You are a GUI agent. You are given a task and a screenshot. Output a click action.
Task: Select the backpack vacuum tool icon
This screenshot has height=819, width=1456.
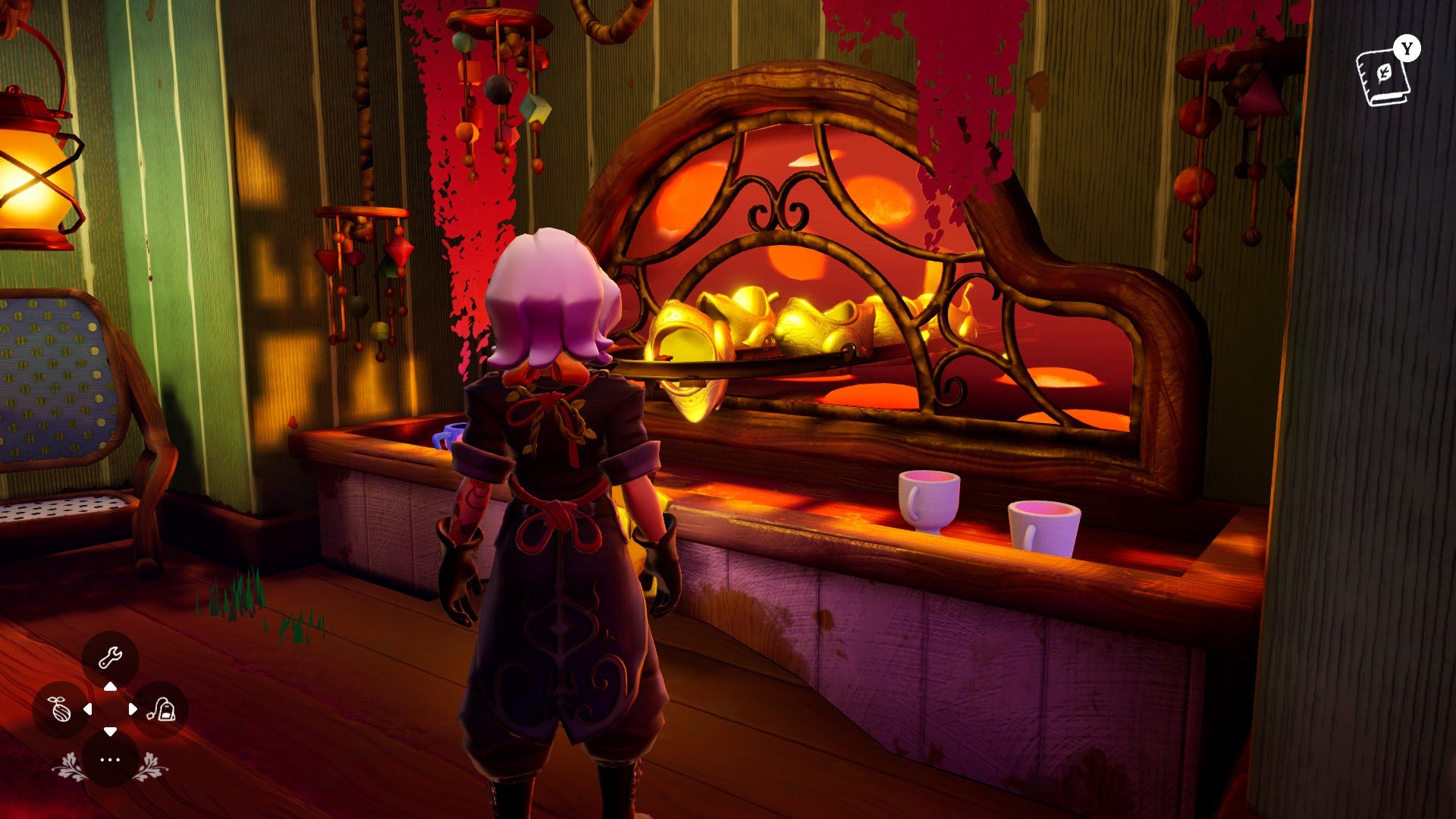[x=161, y=710]
